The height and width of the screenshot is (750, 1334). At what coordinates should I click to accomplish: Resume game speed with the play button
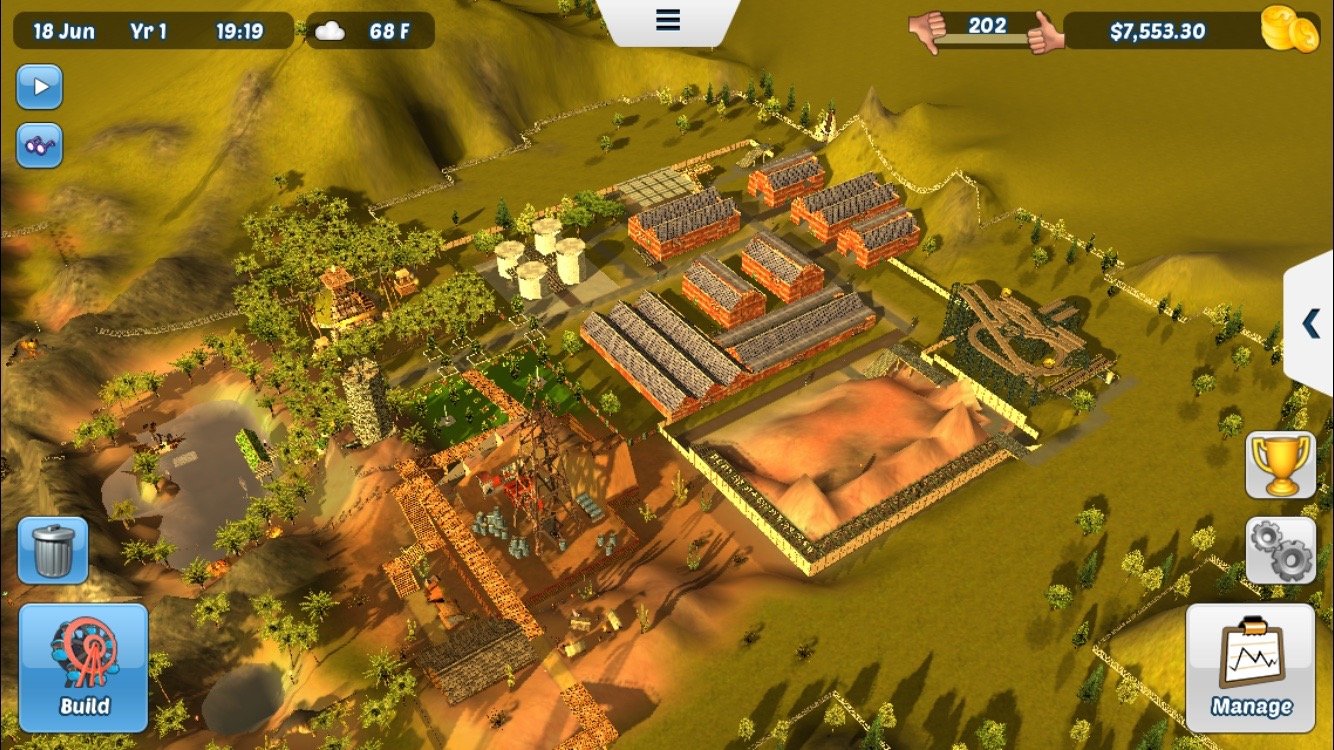coord(38,88)
